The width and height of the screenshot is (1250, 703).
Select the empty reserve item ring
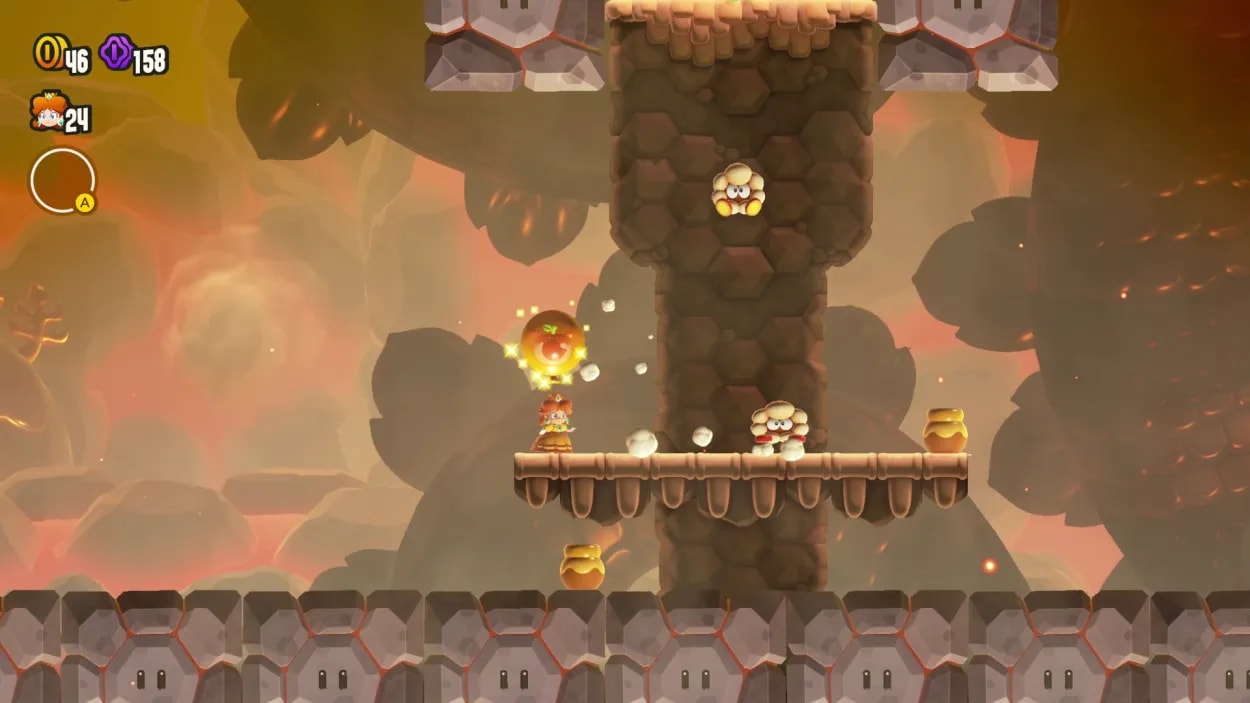click(x=62, y=181)
